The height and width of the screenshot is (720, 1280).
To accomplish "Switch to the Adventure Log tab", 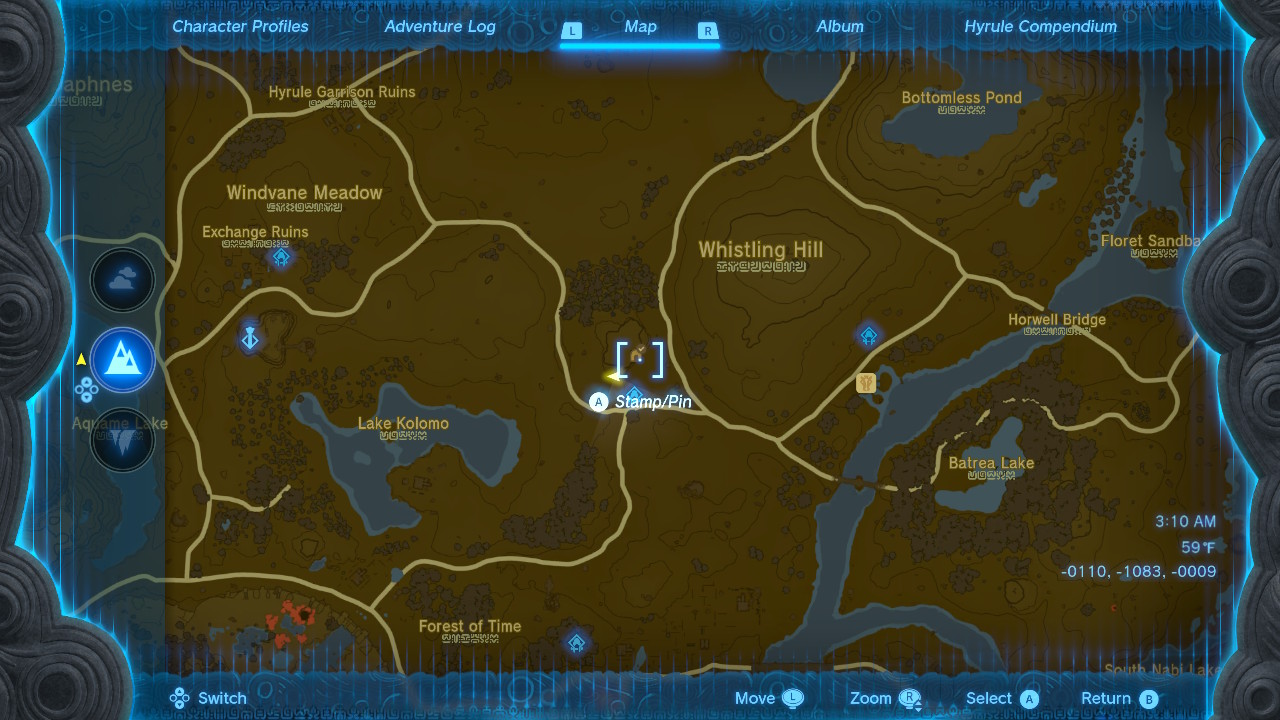I will (x=440, y=27).
